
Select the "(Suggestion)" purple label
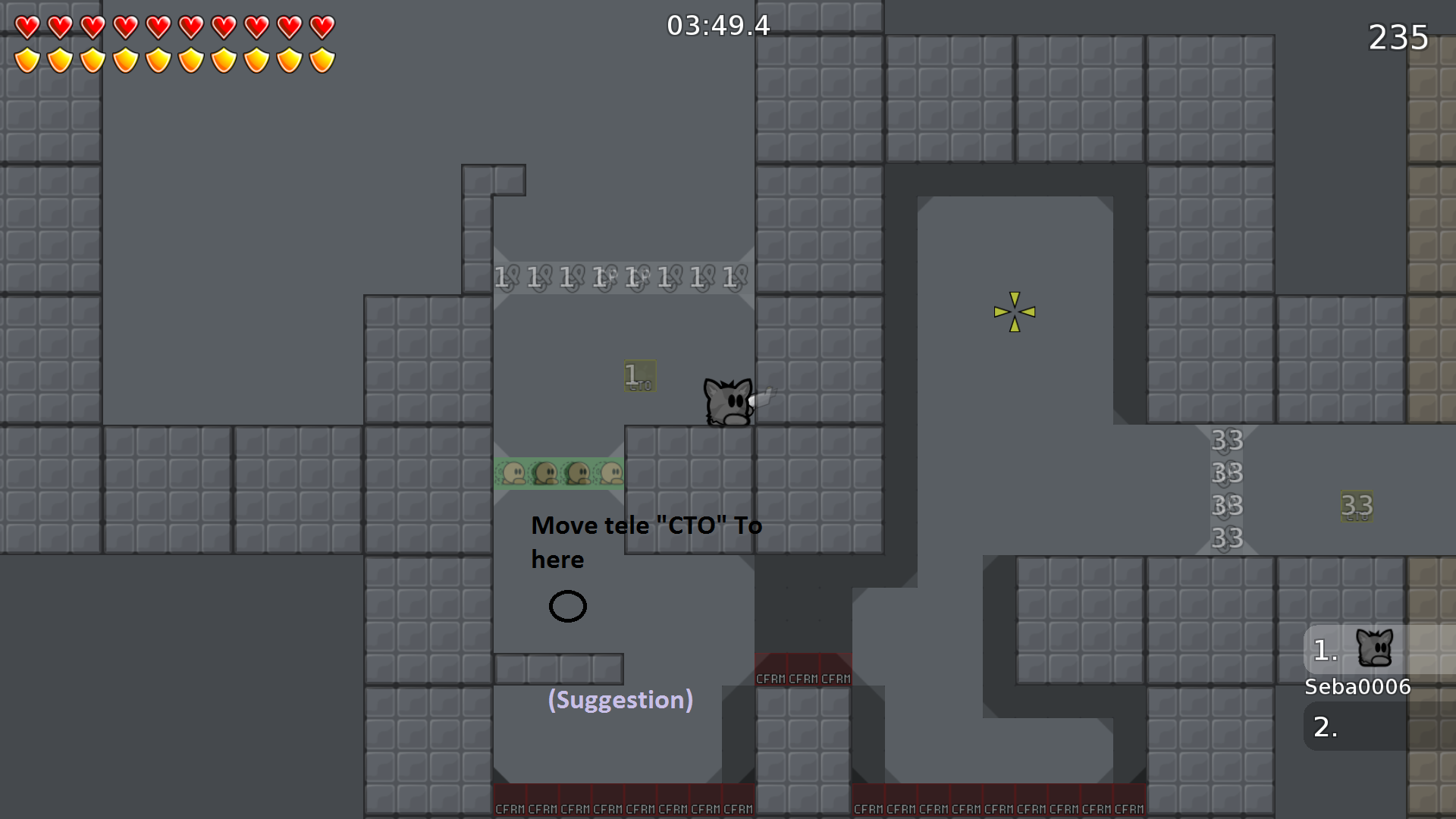click(x=620, y=700)
